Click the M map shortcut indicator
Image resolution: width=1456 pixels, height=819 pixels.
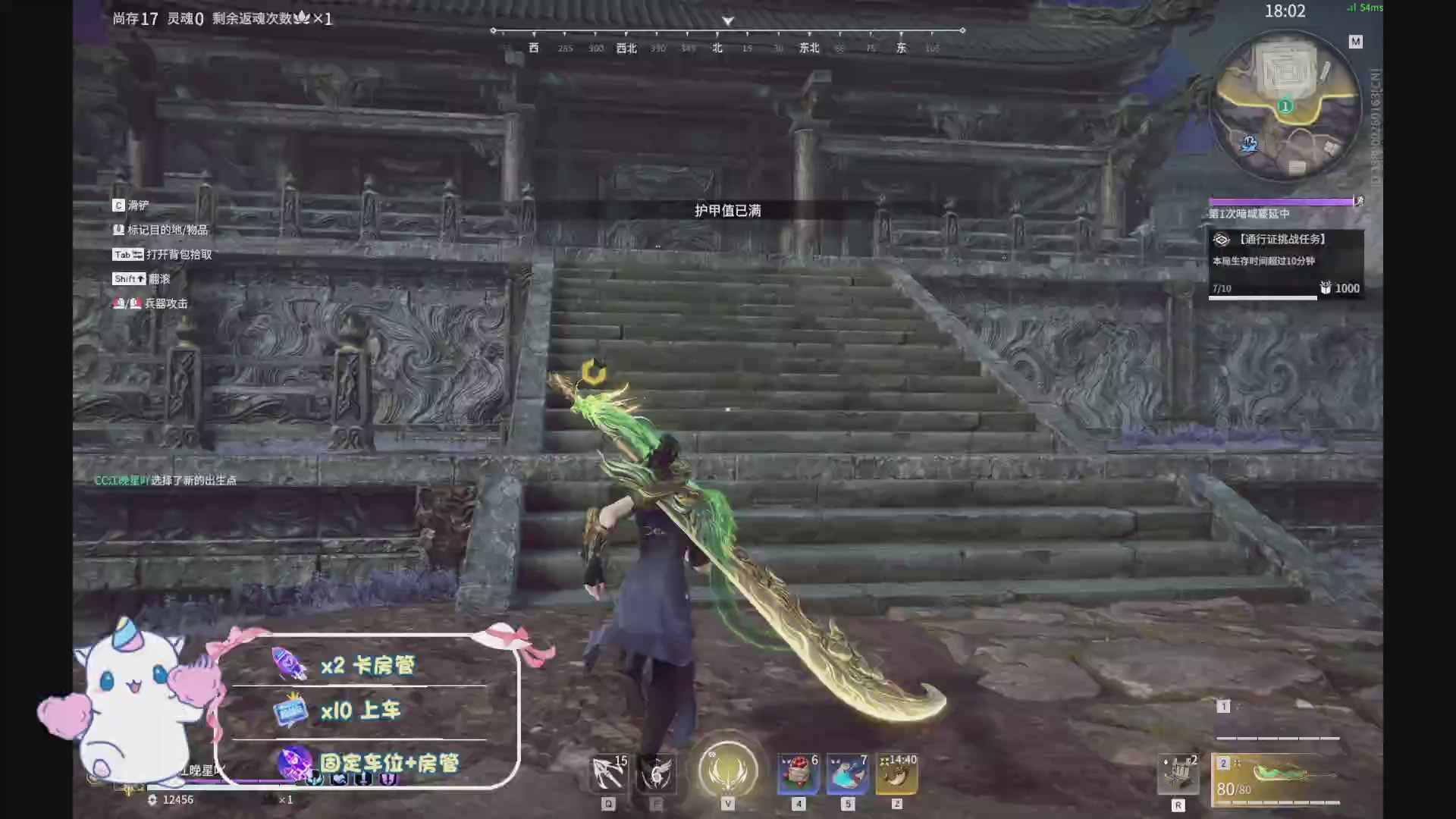click(x=1355, y=41)
